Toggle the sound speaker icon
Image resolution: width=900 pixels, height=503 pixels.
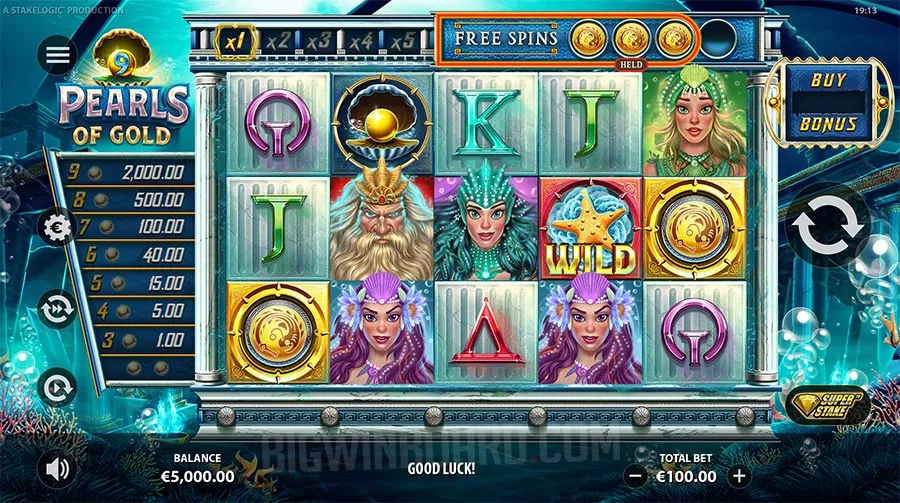[58, 467]
